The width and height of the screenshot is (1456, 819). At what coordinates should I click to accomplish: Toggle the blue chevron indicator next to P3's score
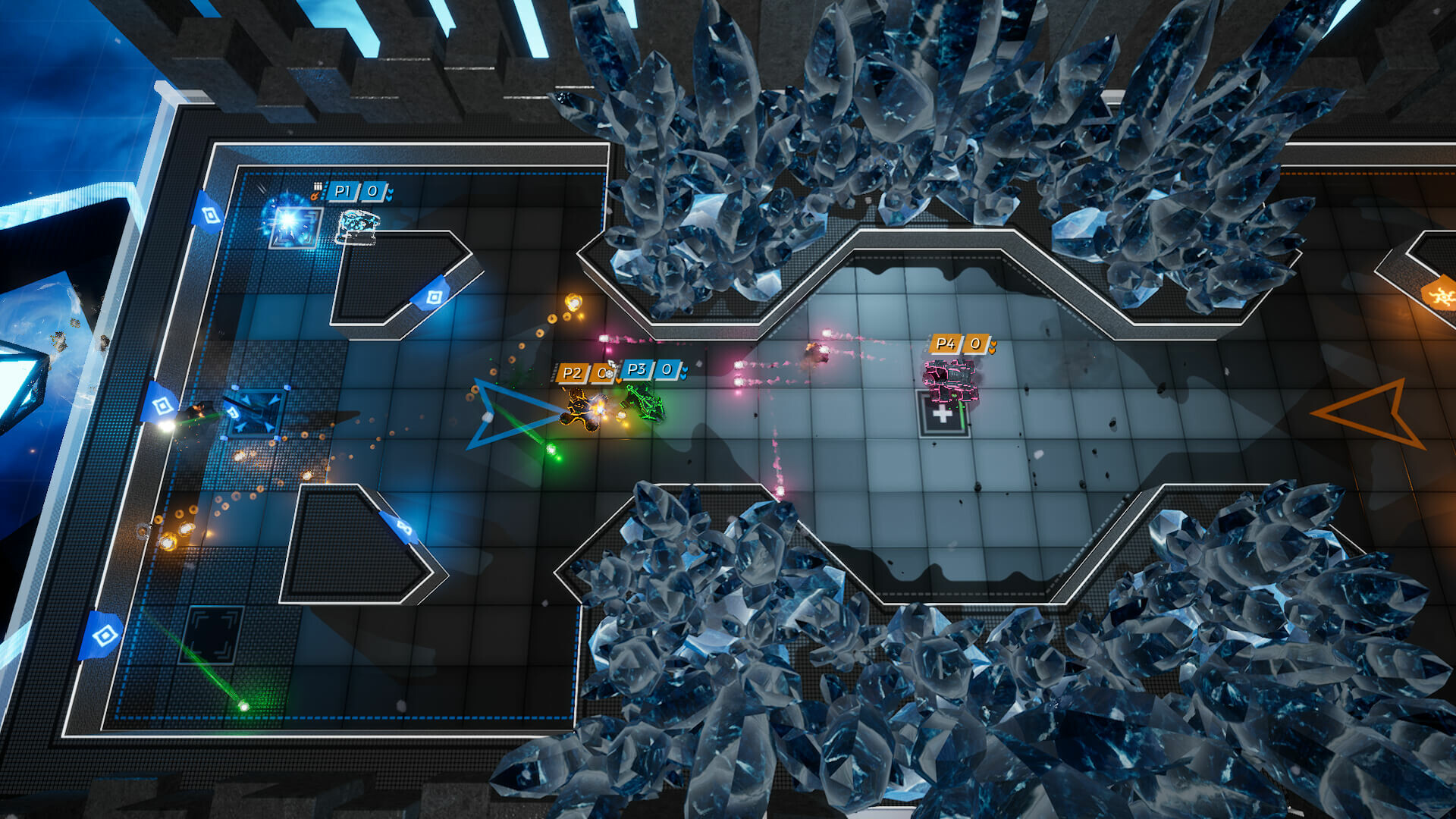684,372
